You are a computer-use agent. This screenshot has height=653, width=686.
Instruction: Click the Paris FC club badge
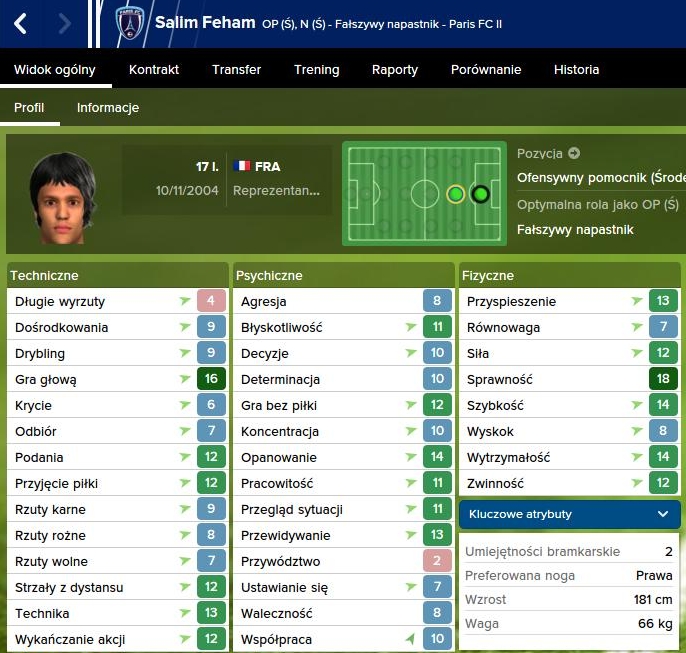point(129,23)
